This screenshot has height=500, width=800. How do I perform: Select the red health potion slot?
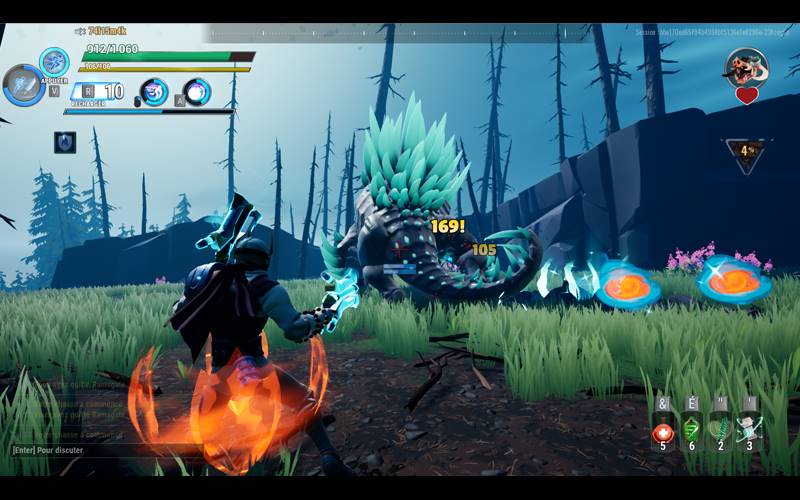coord(662,432)
